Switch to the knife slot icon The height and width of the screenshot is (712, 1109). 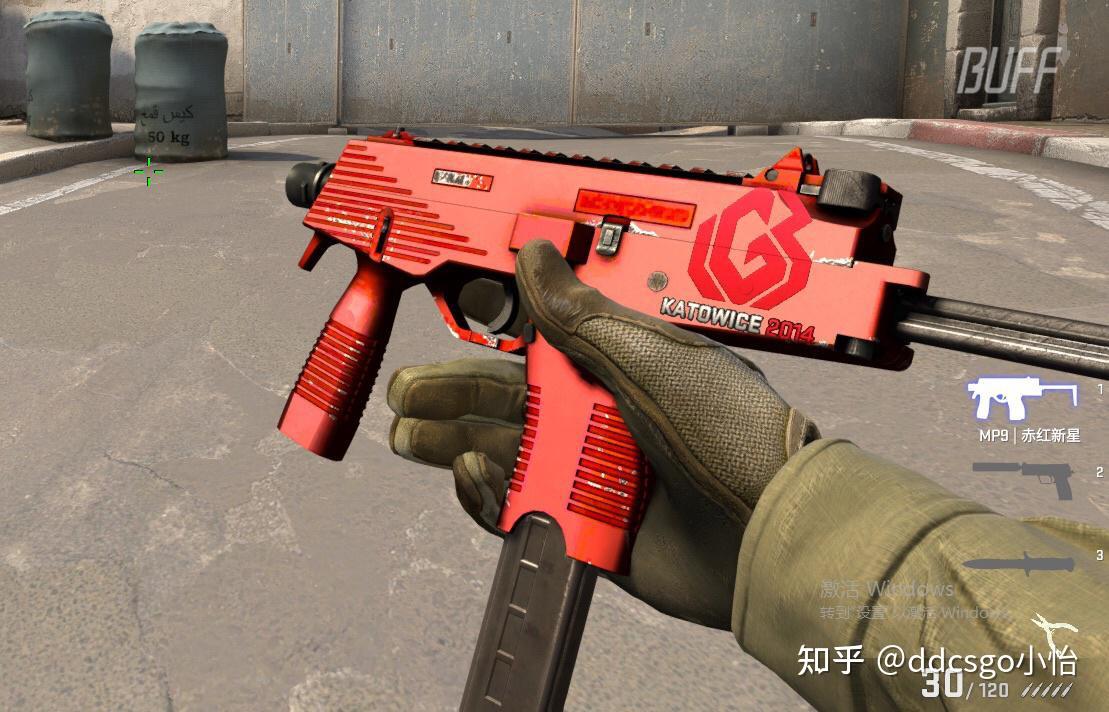pos(1018,564)
